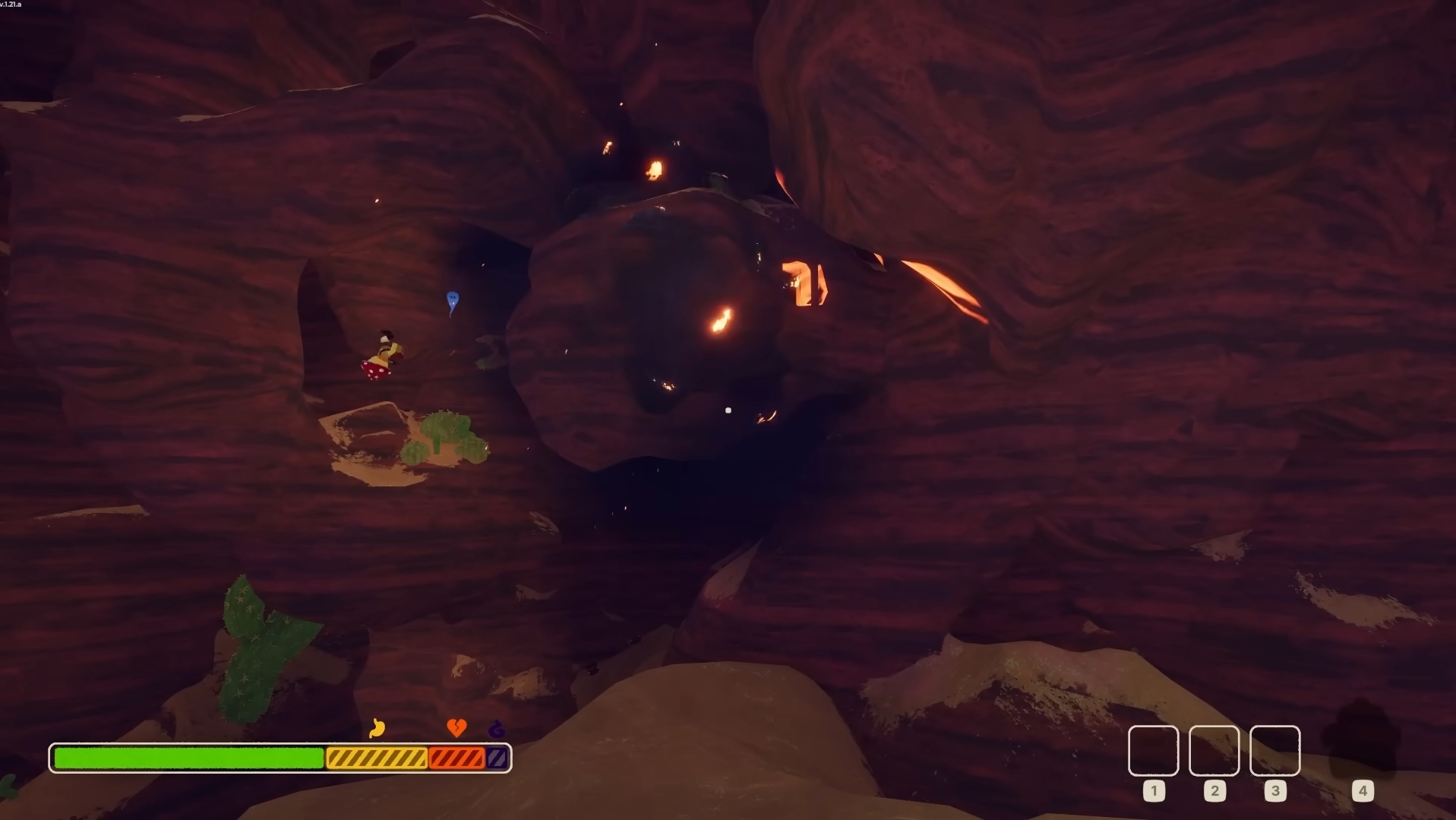
Task: Click the yellow stomach hunger icon
Action: [377, 728]
